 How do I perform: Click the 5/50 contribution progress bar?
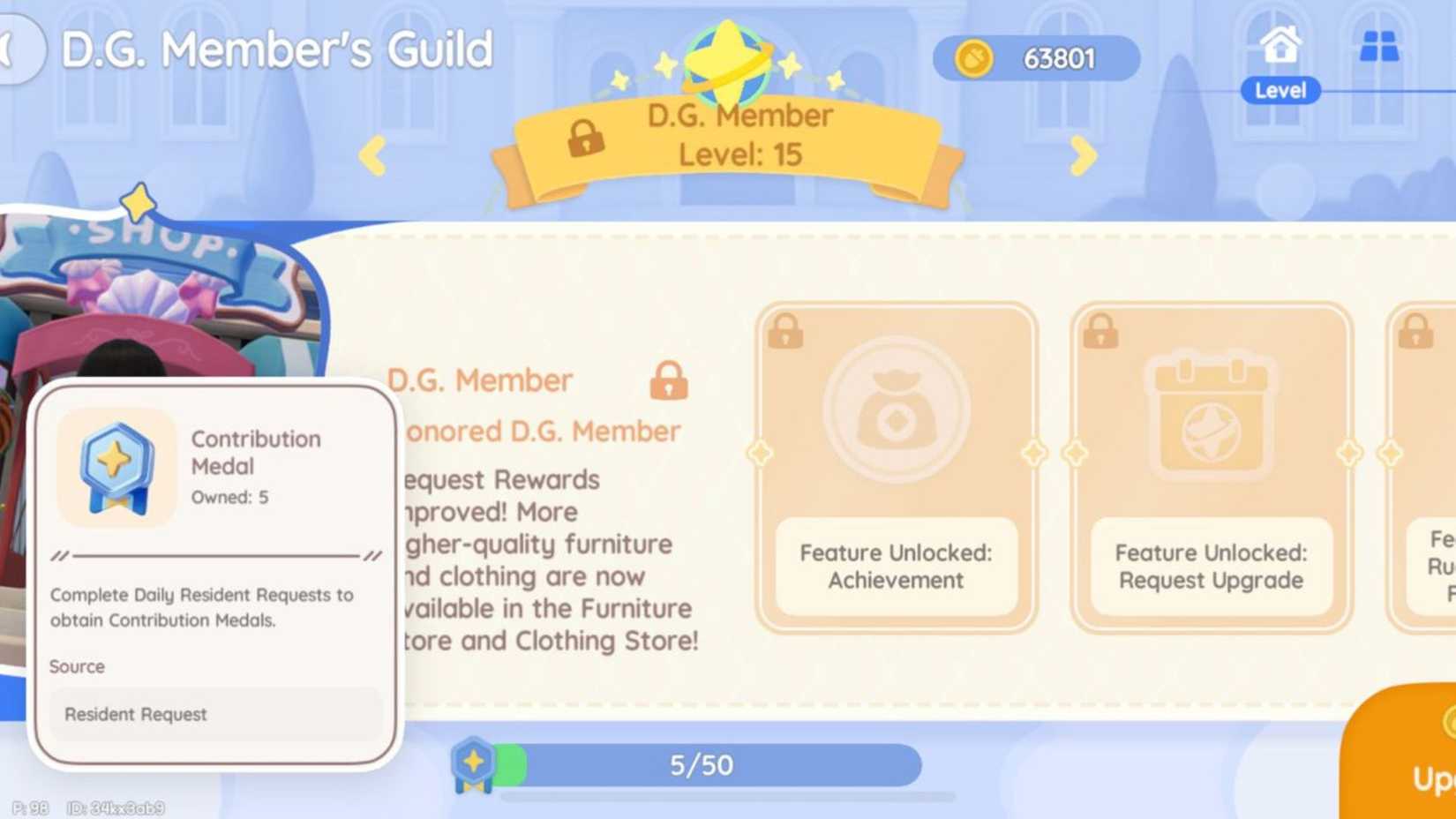pyautogui.click(x=702, y=764)
